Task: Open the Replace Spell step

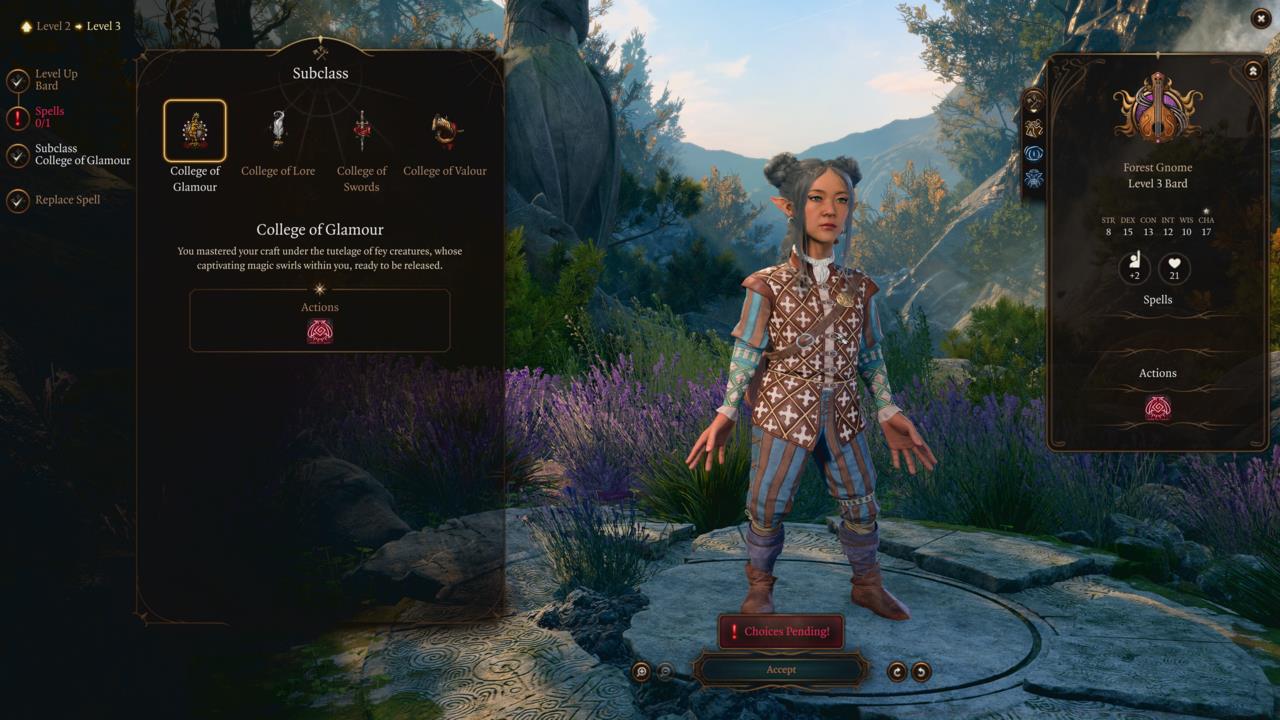Action: (x=58, y=200)
